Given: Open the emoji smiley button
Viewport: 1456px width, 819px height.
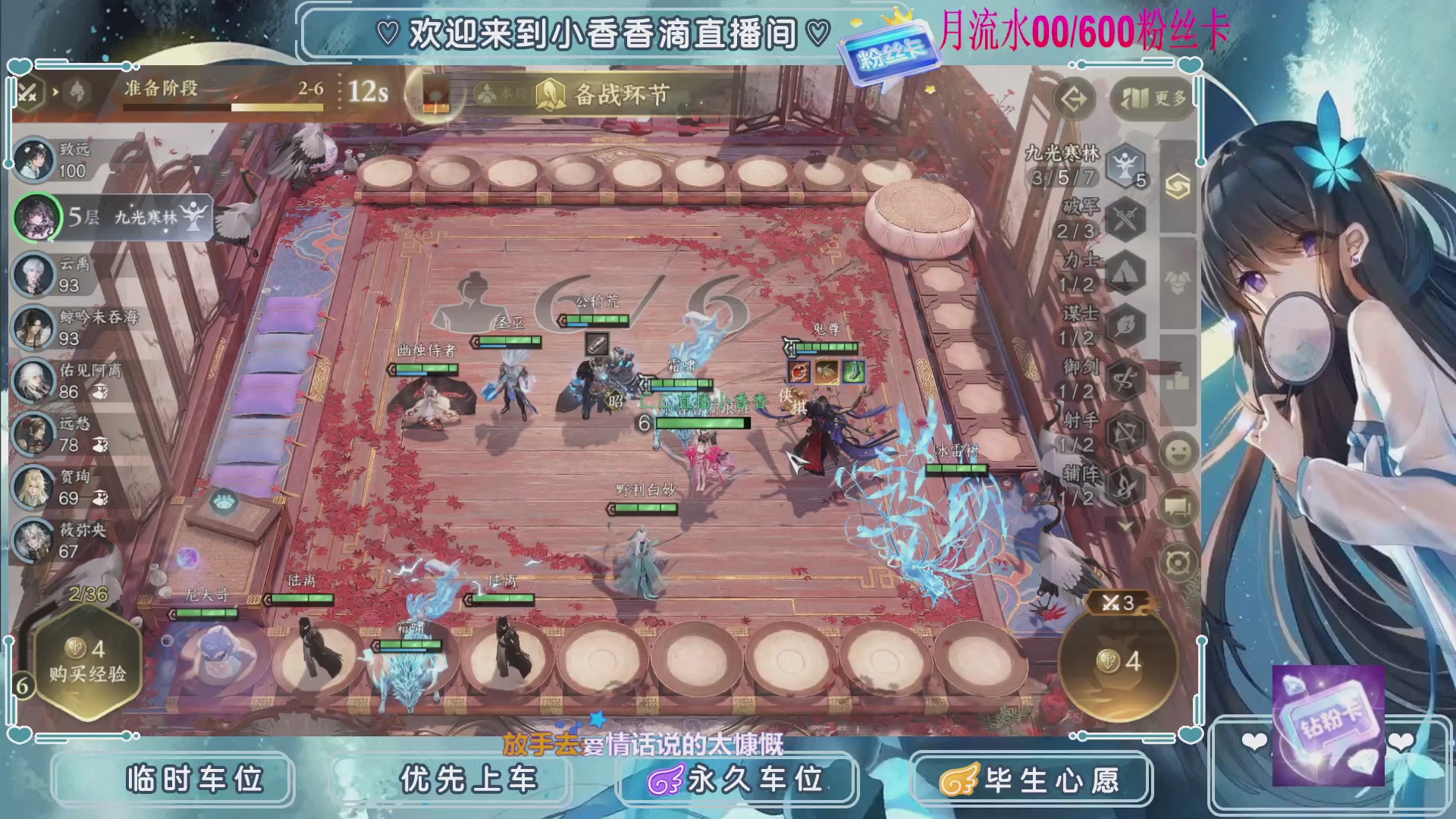Looking at the screenshot, I should click(1178, 453).
